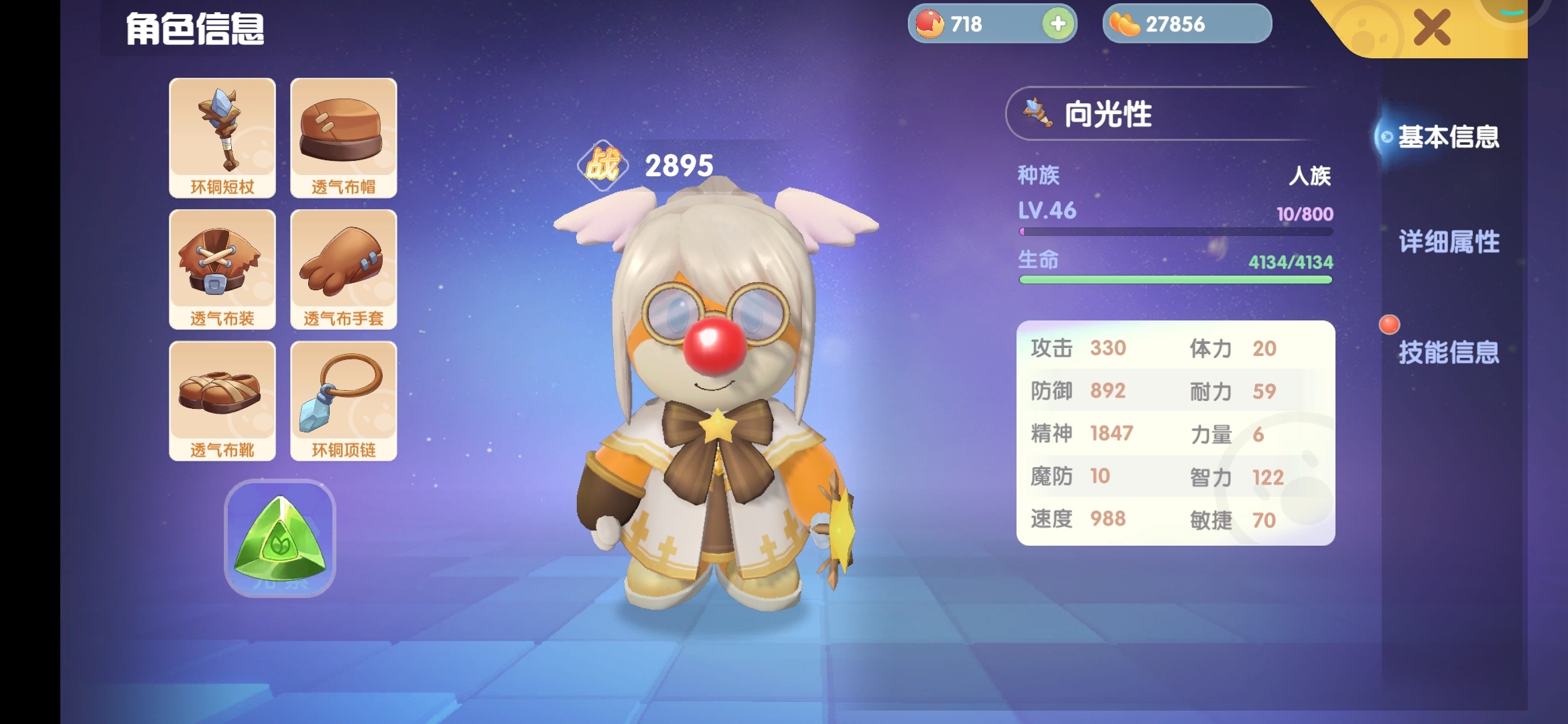
Task: Open the 技能信息 tab
Action: (x=1449, y=352)
